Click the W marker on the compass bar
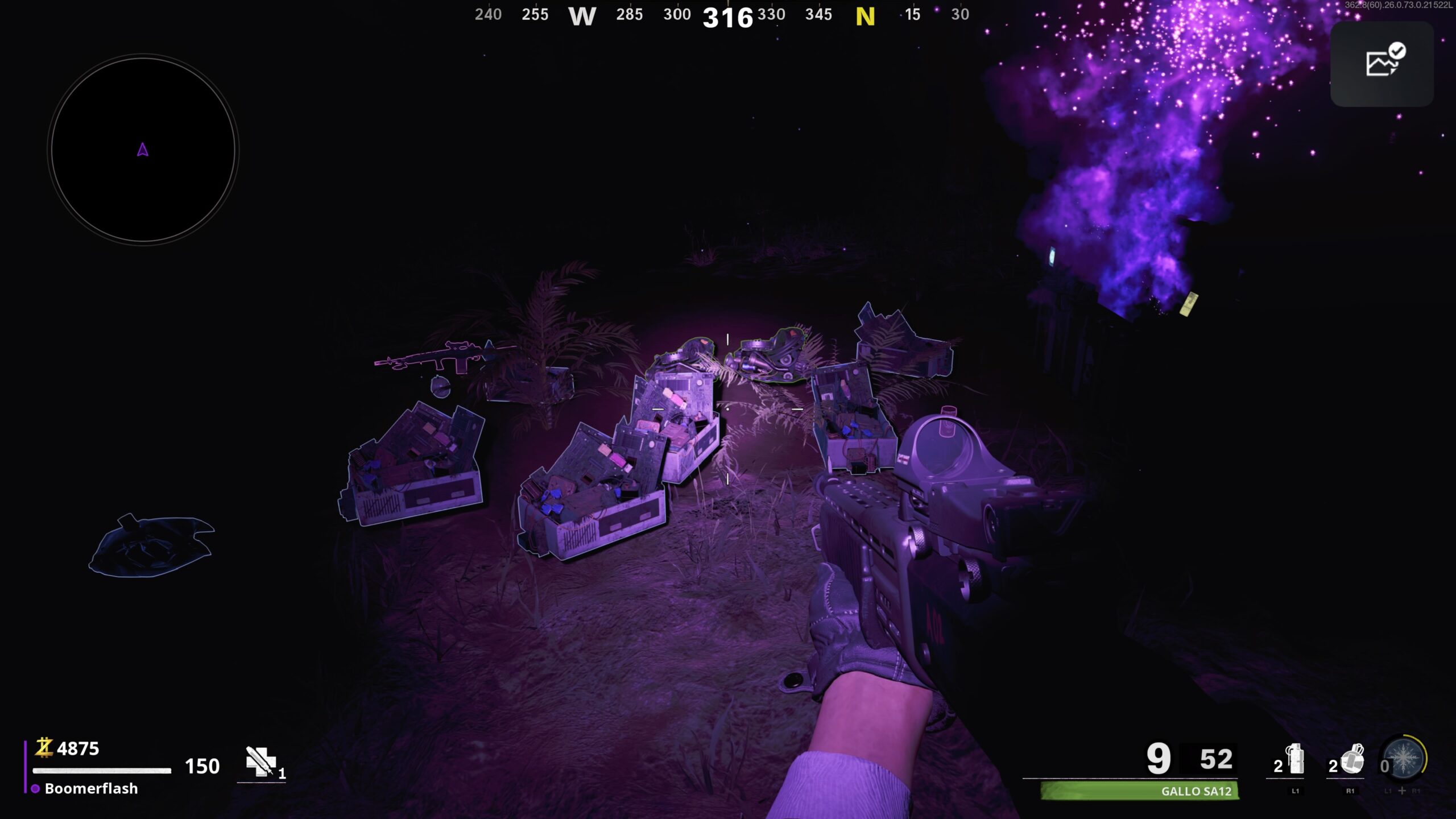Screen dimensions: 1456x819 [x=584, y=17]
